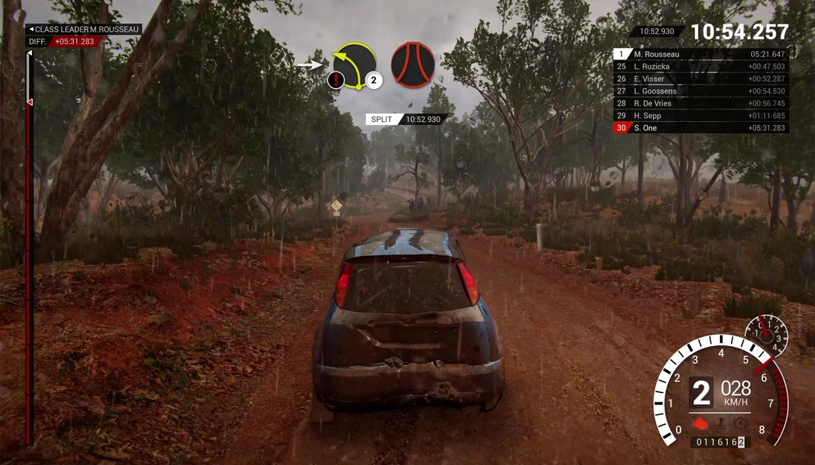815x465 pixels.
Task: Click the yellow turn pace note icon
Action: click(x=354, y=66)
